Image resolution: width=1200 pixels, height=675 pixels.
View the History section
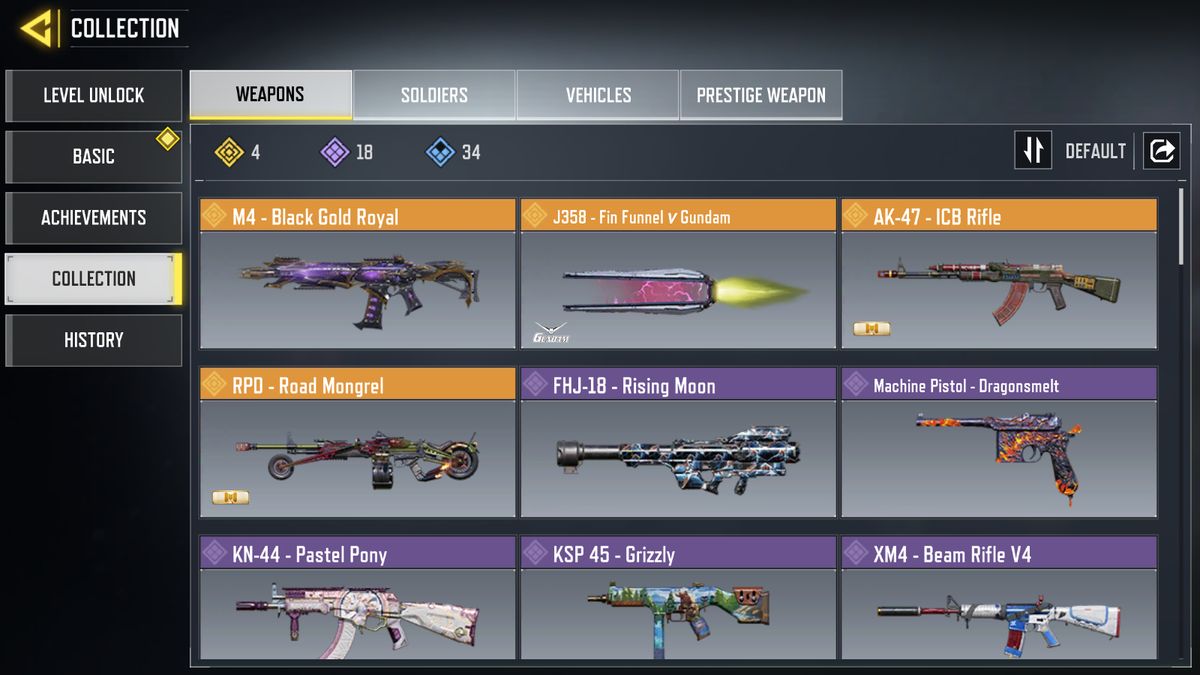pos(93,340)
